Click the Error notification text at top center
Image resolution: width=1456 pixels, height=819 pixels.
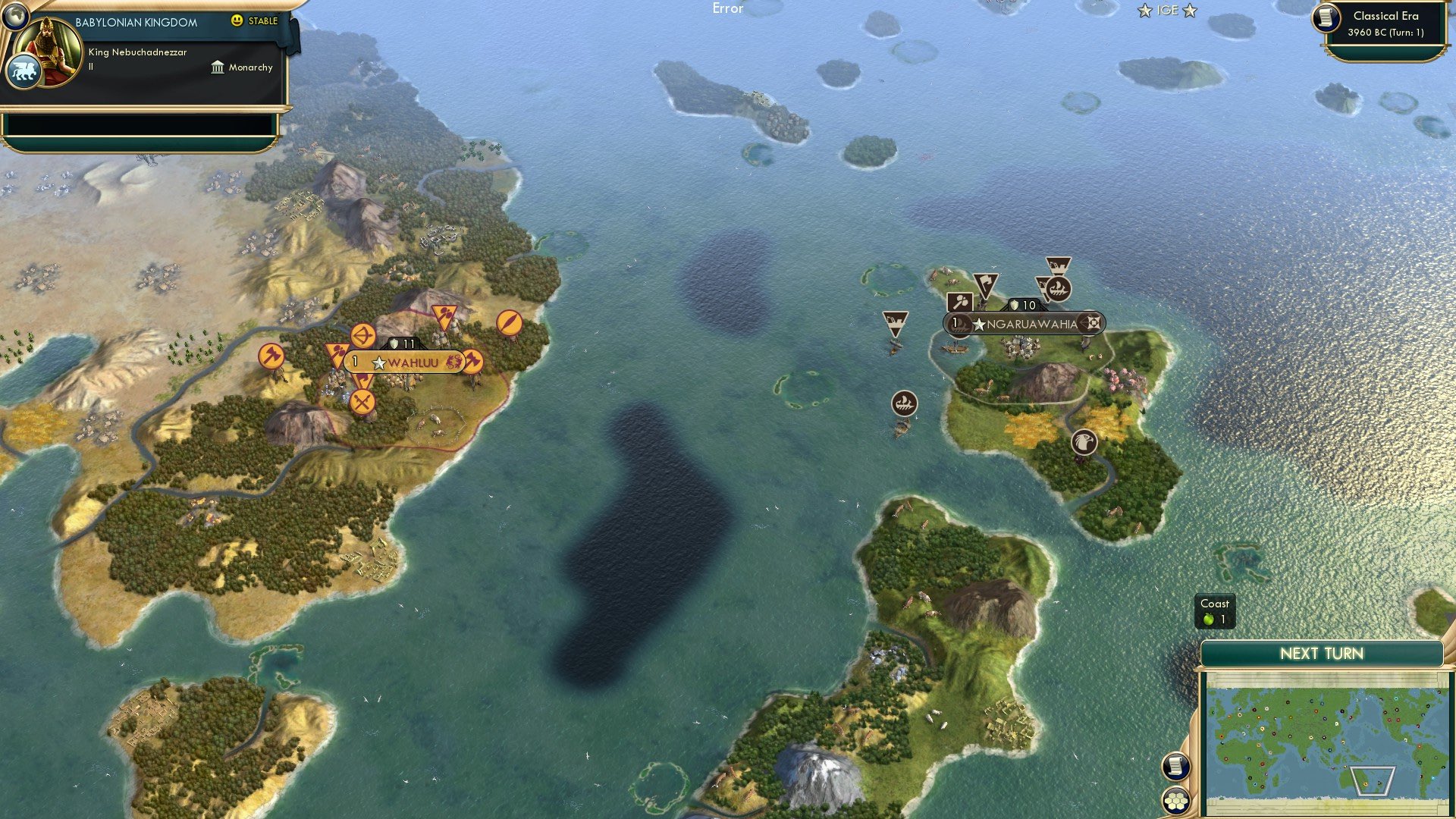coord(728,9)
